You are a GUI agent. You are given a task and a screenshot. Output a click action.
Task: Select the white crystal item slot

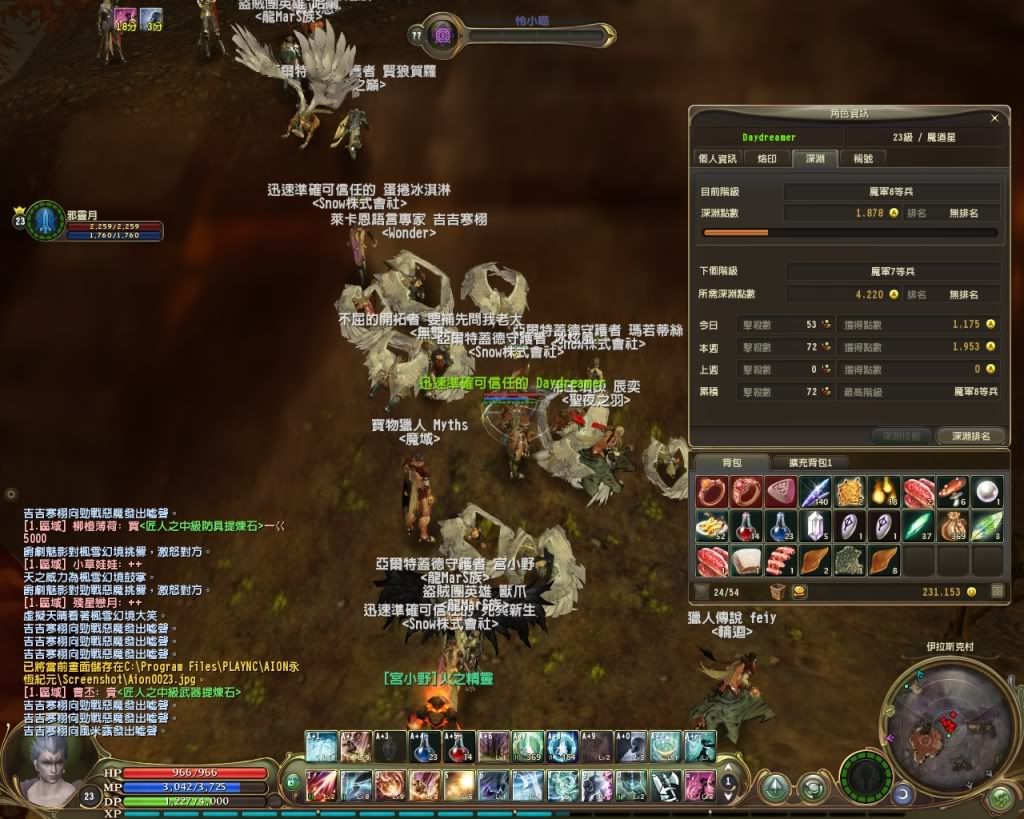tap(814, 526)
